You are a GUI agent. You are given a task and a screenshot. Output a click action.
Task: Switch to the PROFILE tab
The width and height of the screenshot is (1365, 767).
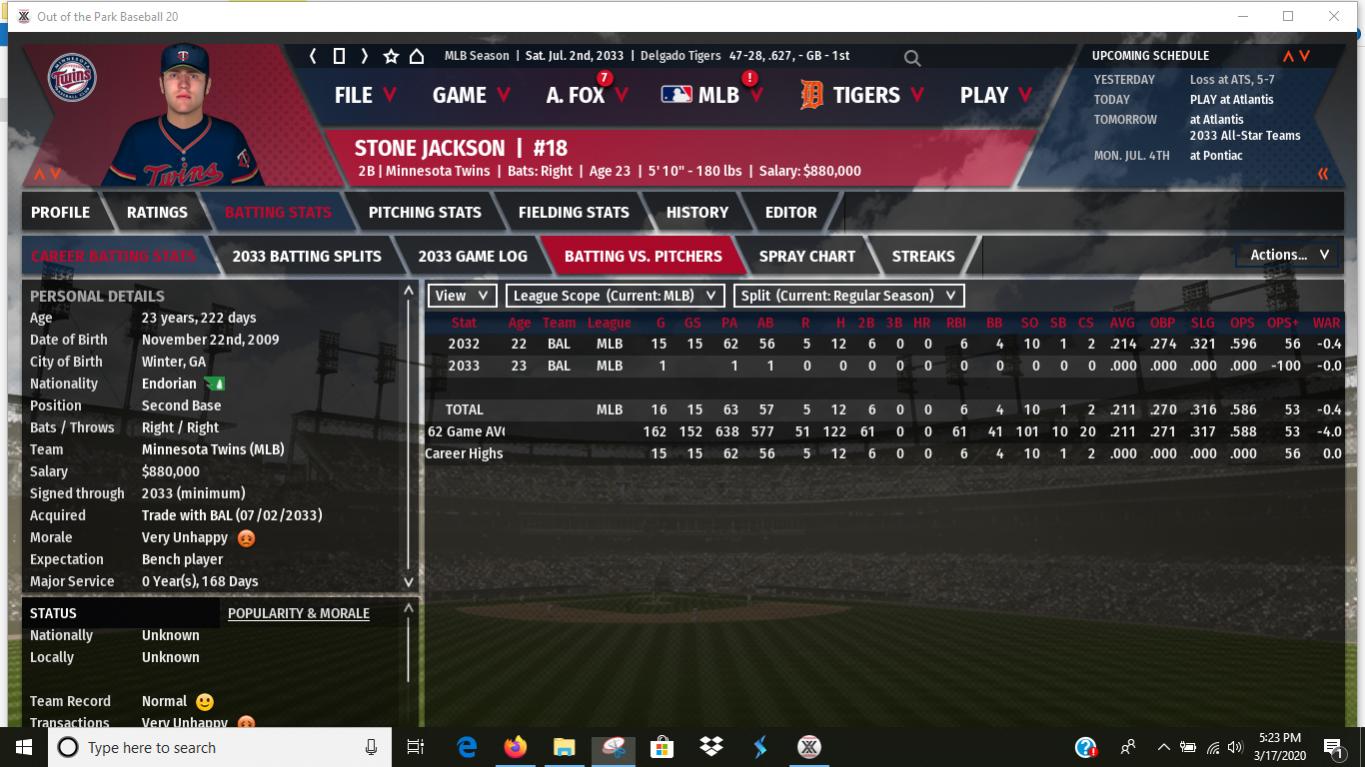[x=60, y=212]
